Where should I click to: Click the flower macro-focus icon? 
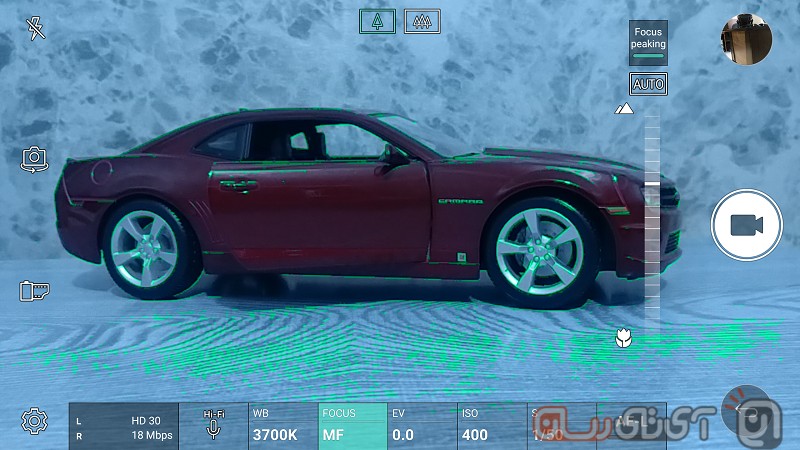coord(625,338)
